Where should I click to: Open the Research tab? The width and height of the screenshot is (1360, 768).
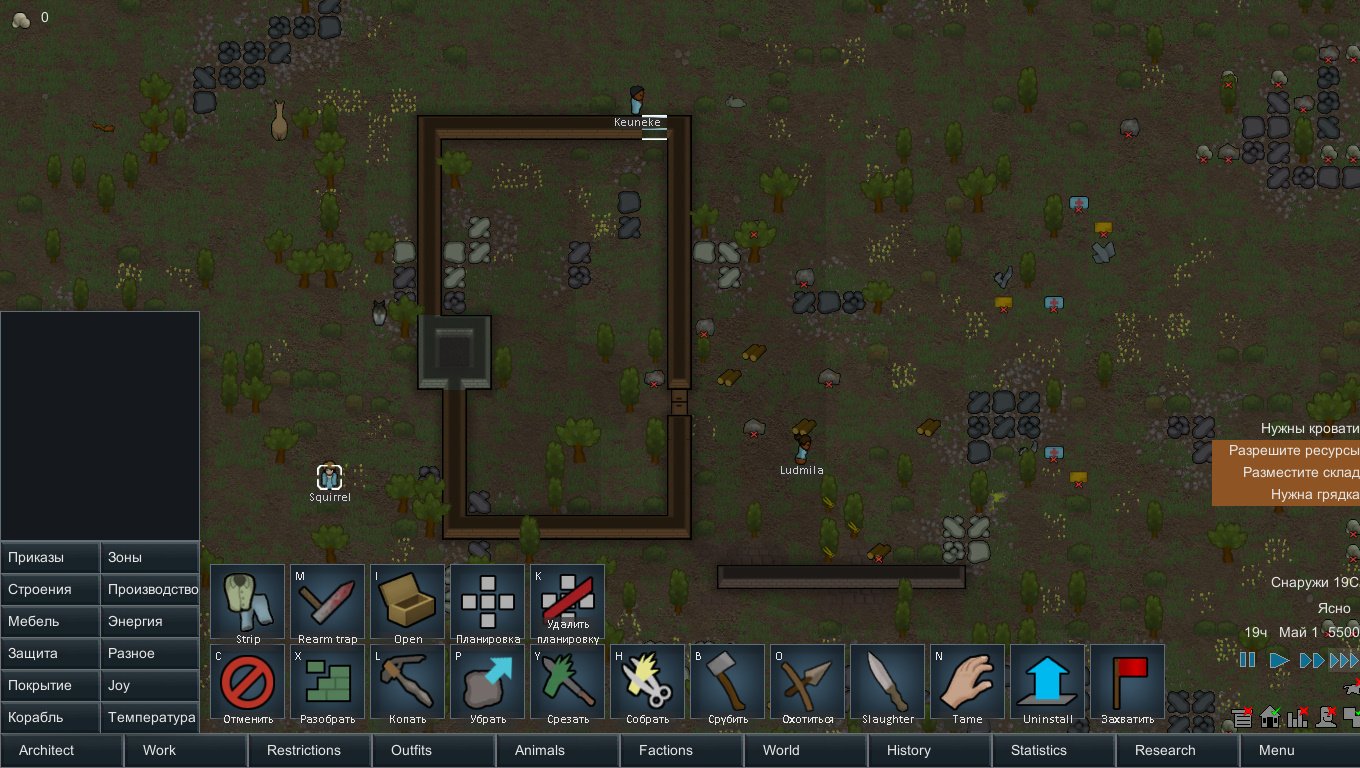coord(1164,750)
